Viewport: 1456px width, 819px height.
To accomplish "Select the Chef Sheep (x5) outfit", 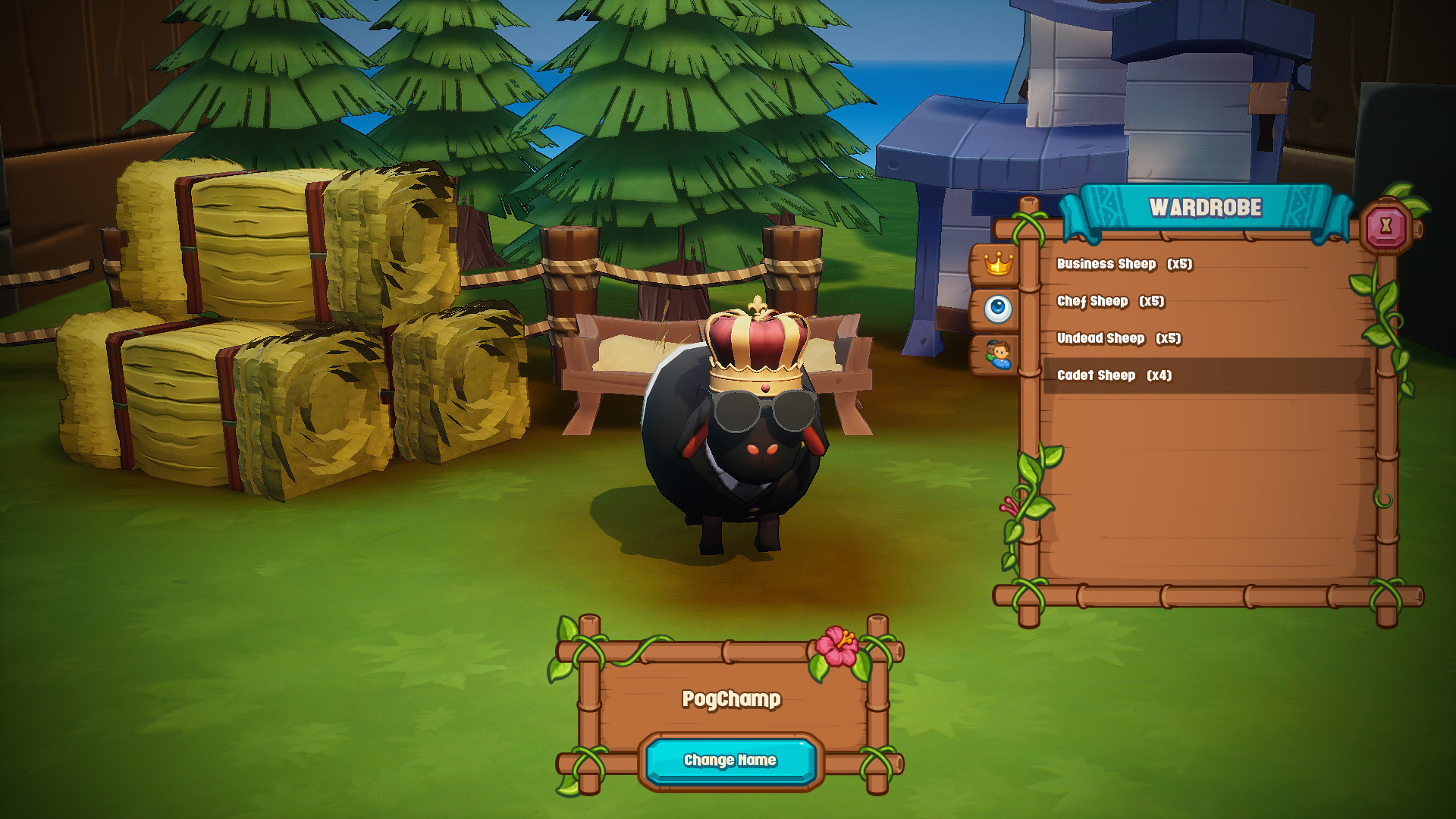I will coord(1112,302).
